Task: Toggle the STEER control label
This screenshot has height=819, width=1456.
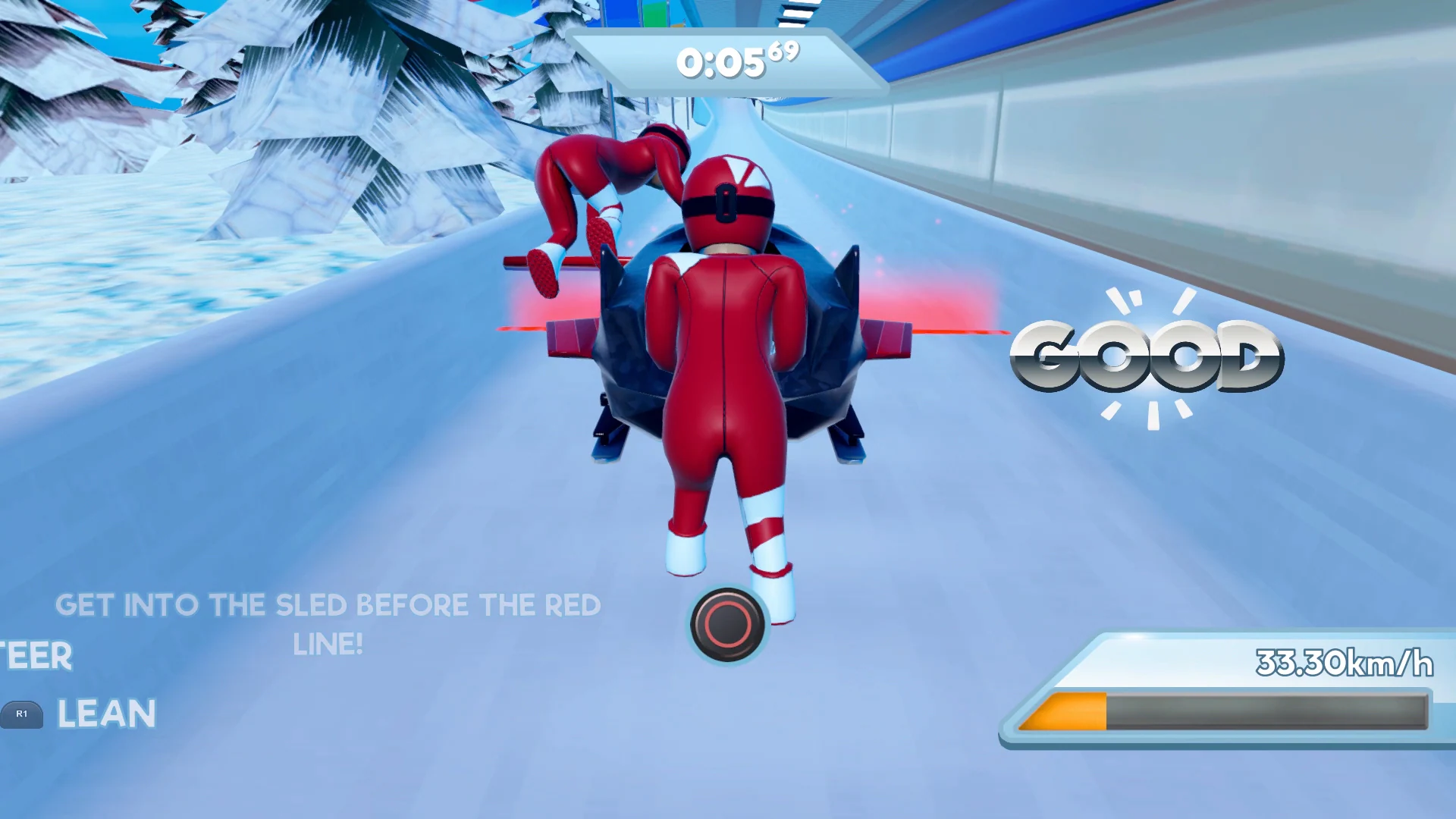Action: [x=34, y=655]
